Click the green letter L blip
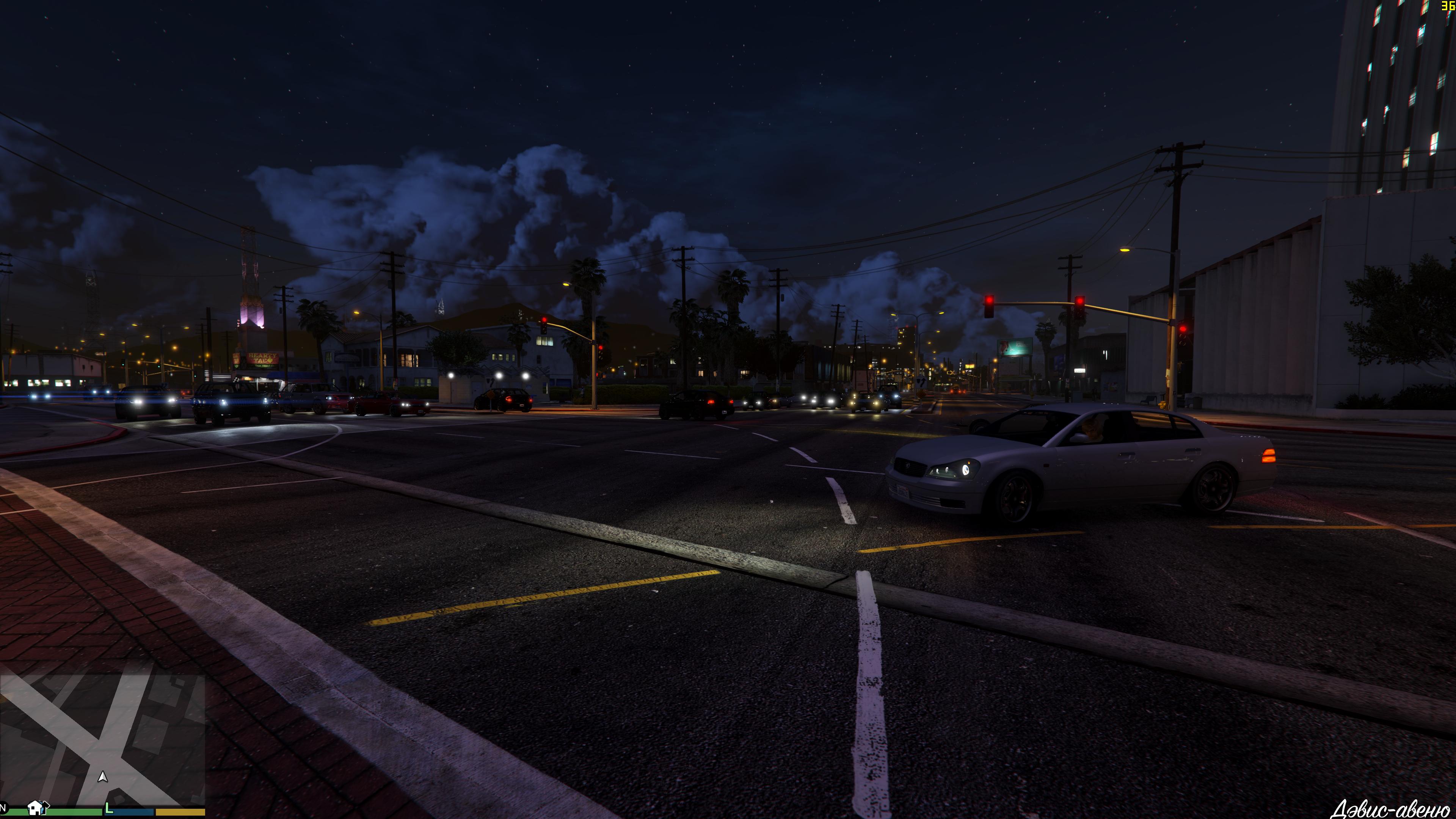The image size is (1456, 819). pos(109,809)
